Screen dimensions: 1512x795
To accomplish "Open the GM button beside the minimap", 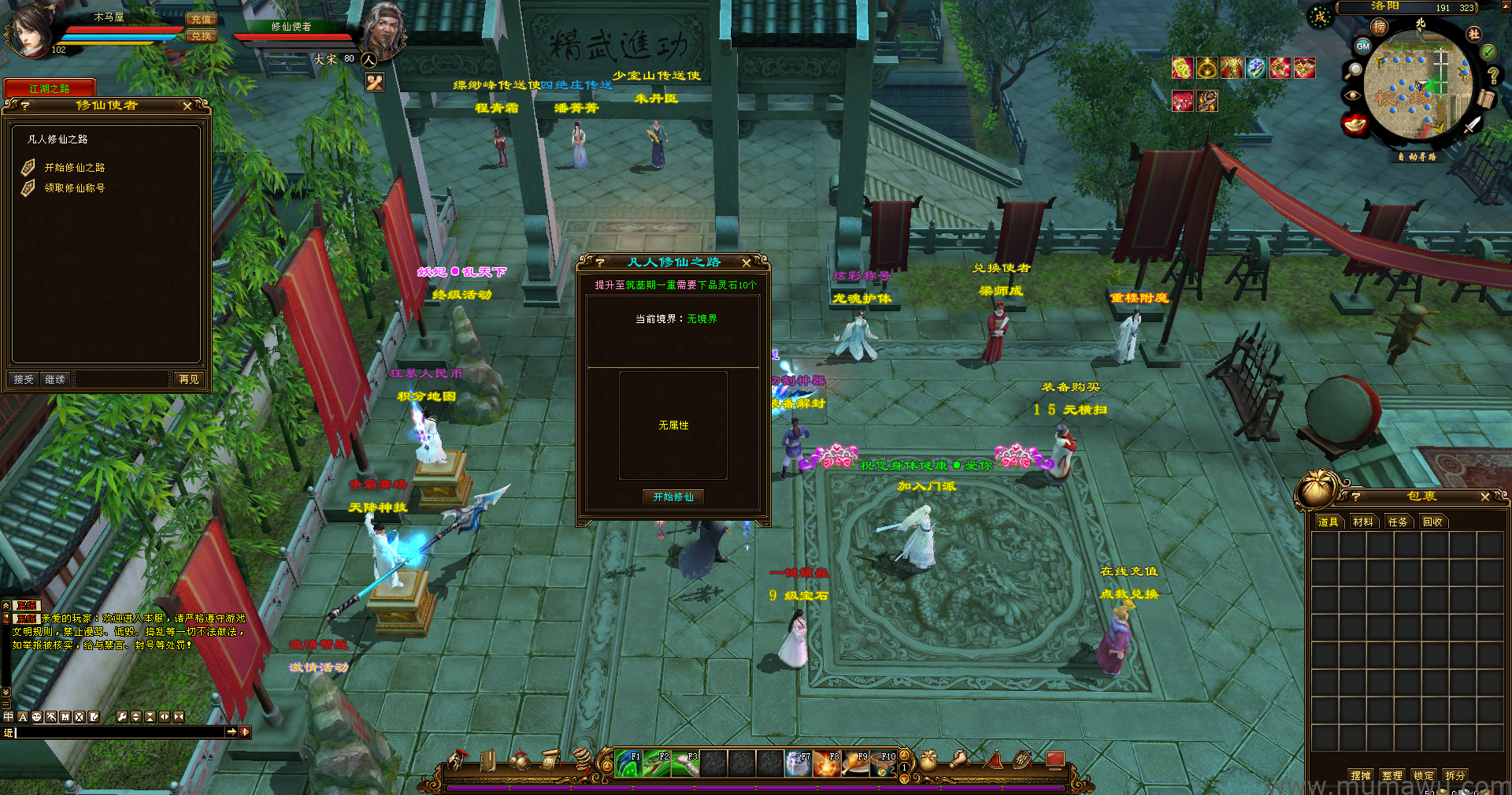I will (1362, 46).
